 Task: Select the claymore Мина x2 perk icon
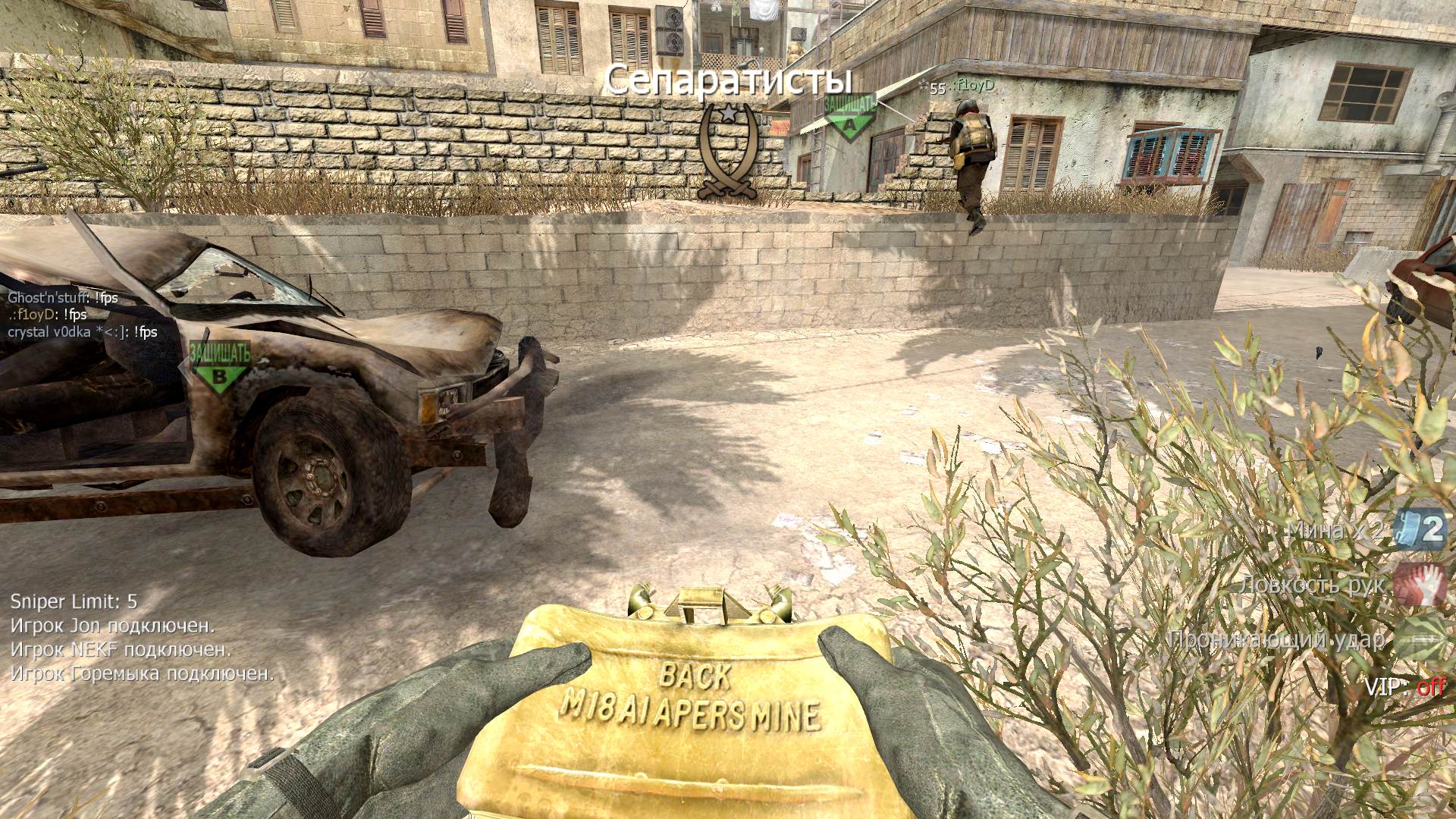point(1420,530)
